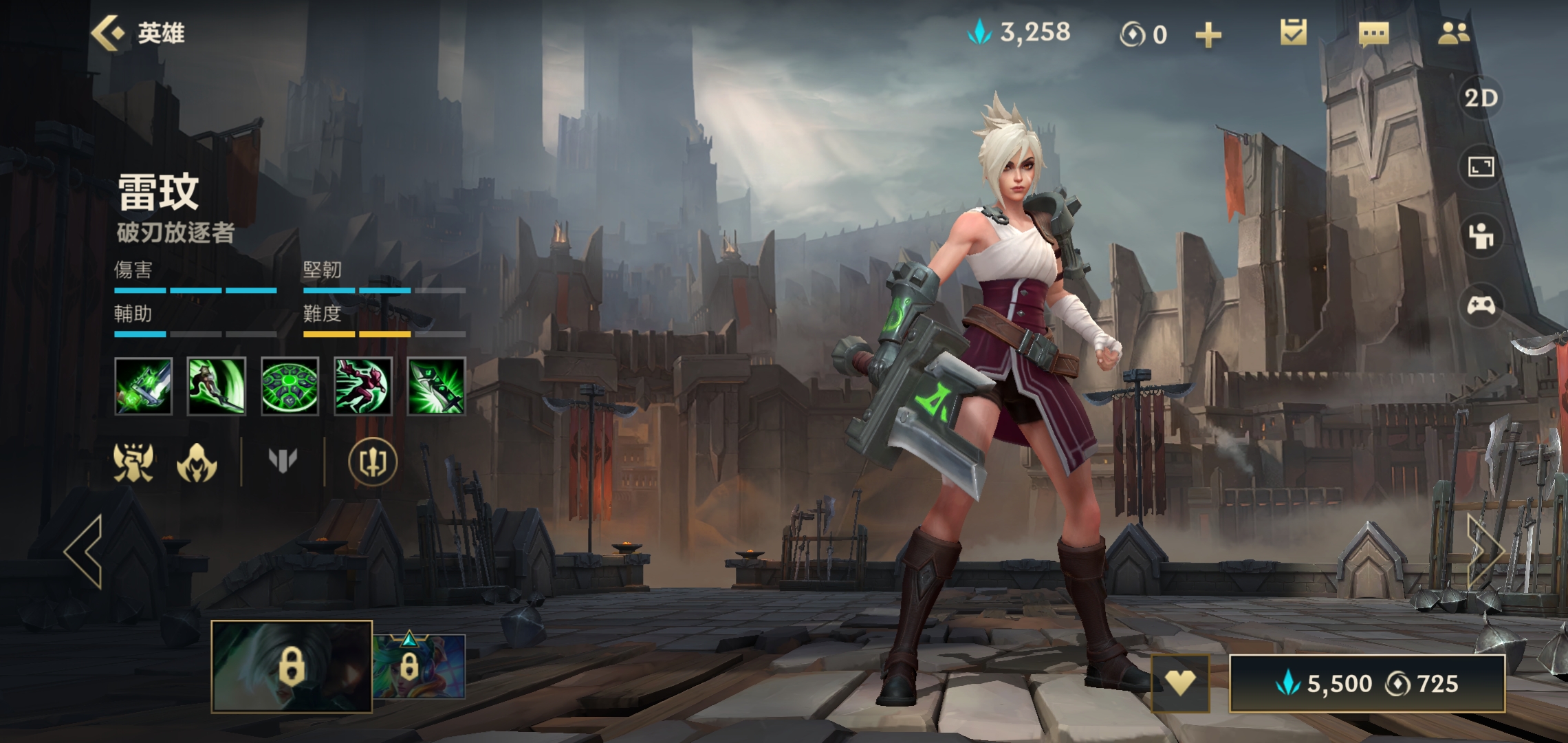Open the friends list icon
The width and height of the screenshot is (1568, 743).
pyautogui.click(x=1453, y=33)
